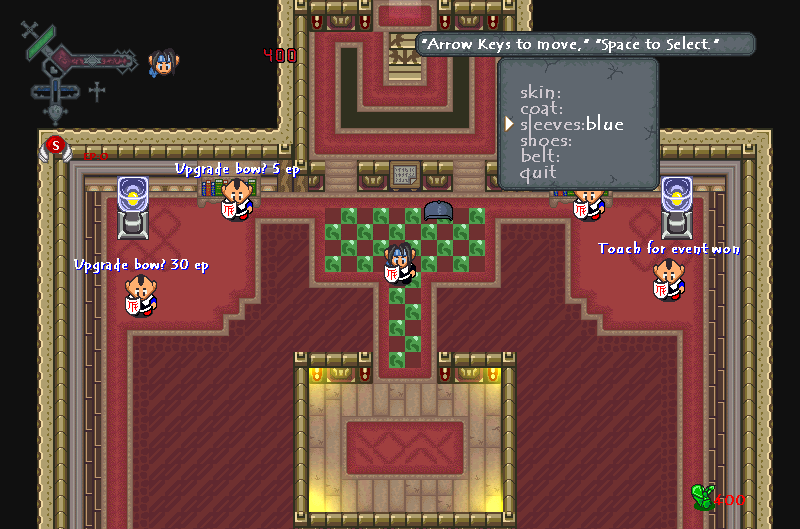Choose the coat entry in the menu
Image resolution: width=800 pixels, height=529 pixels.
pos(541,109)
